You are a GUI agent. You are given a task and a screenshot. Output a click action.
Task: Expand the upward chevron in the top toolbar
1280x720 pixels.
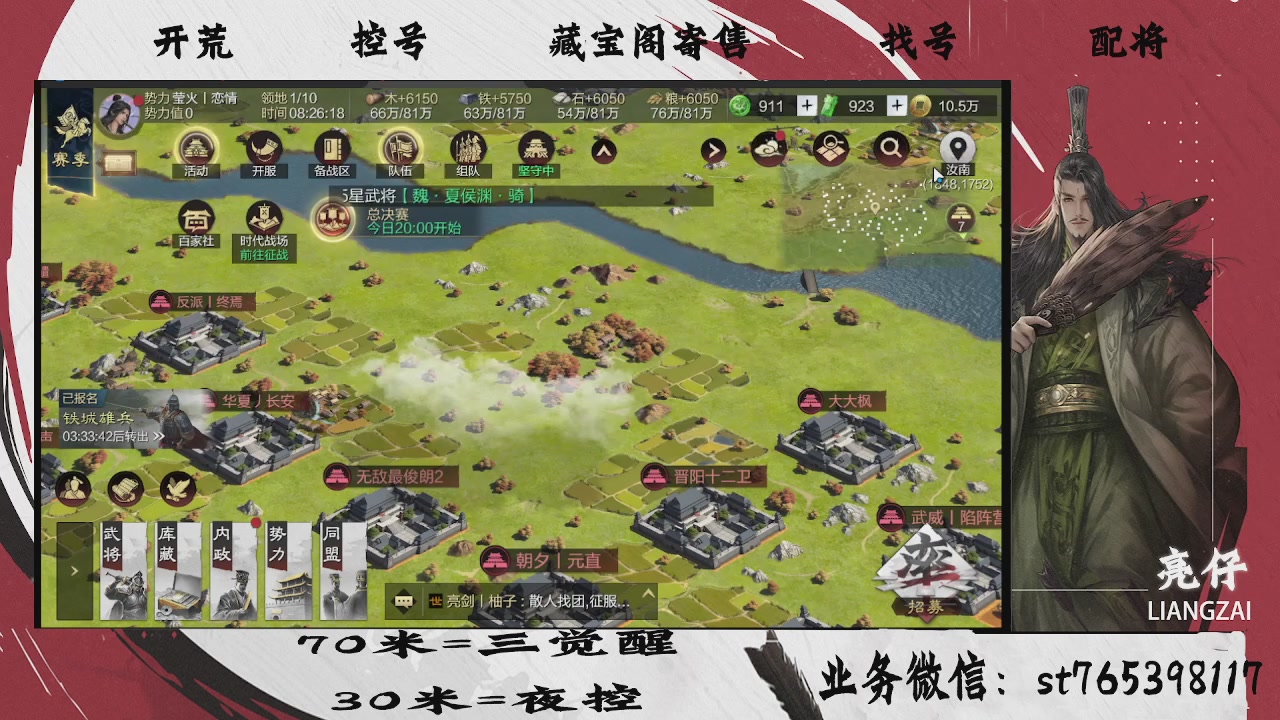coord(603,150)
